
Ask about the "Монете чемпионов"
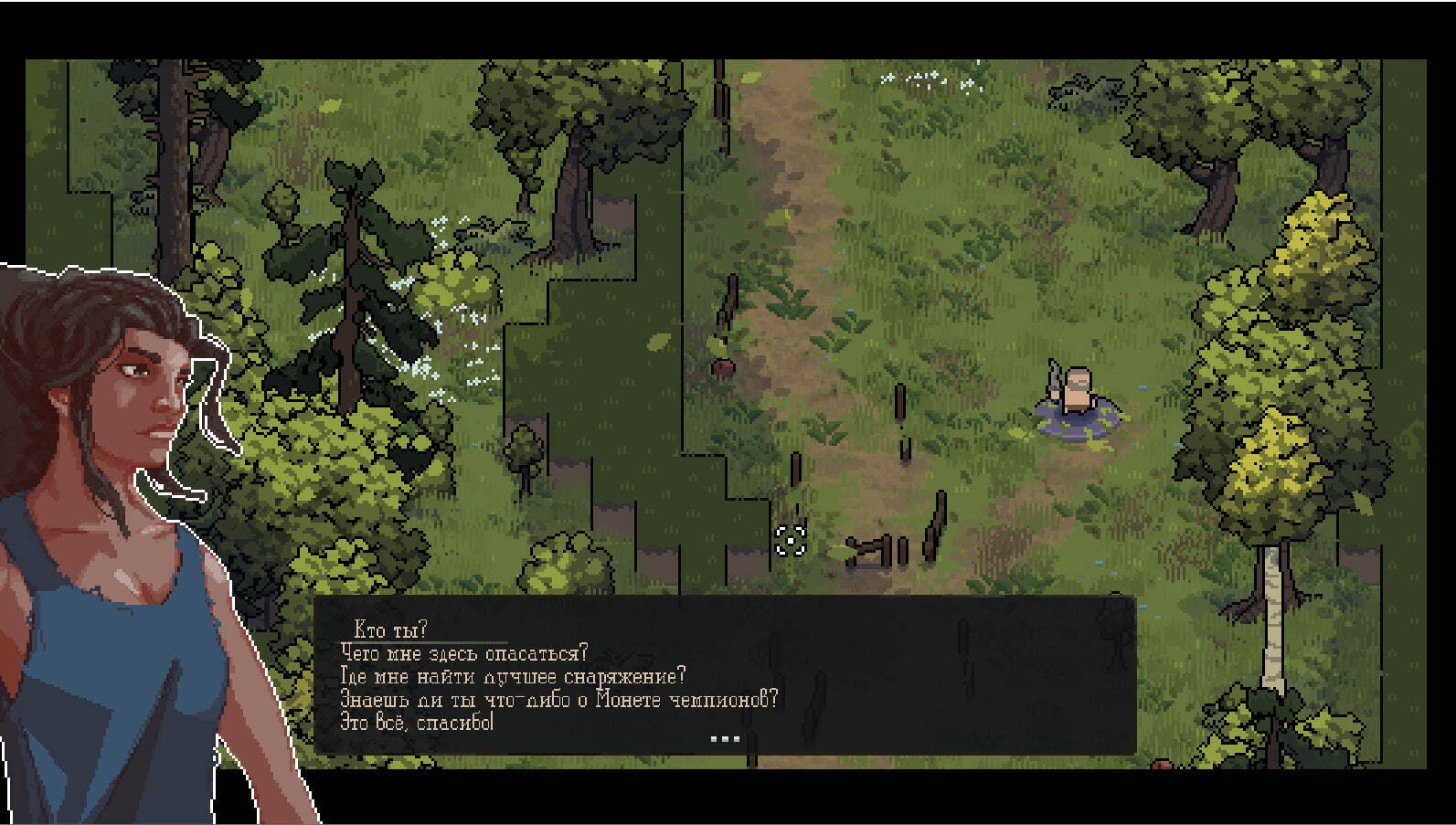pyautogui.click(x=558, y=700)
